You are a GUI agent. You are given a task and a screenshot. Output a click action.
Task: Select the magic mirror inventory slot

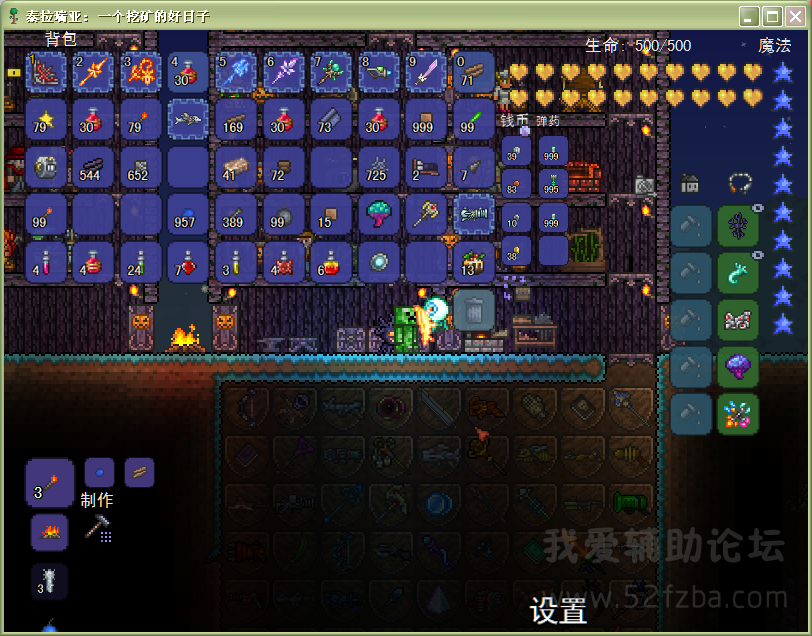pyautogui.click(x=379, y=261)
